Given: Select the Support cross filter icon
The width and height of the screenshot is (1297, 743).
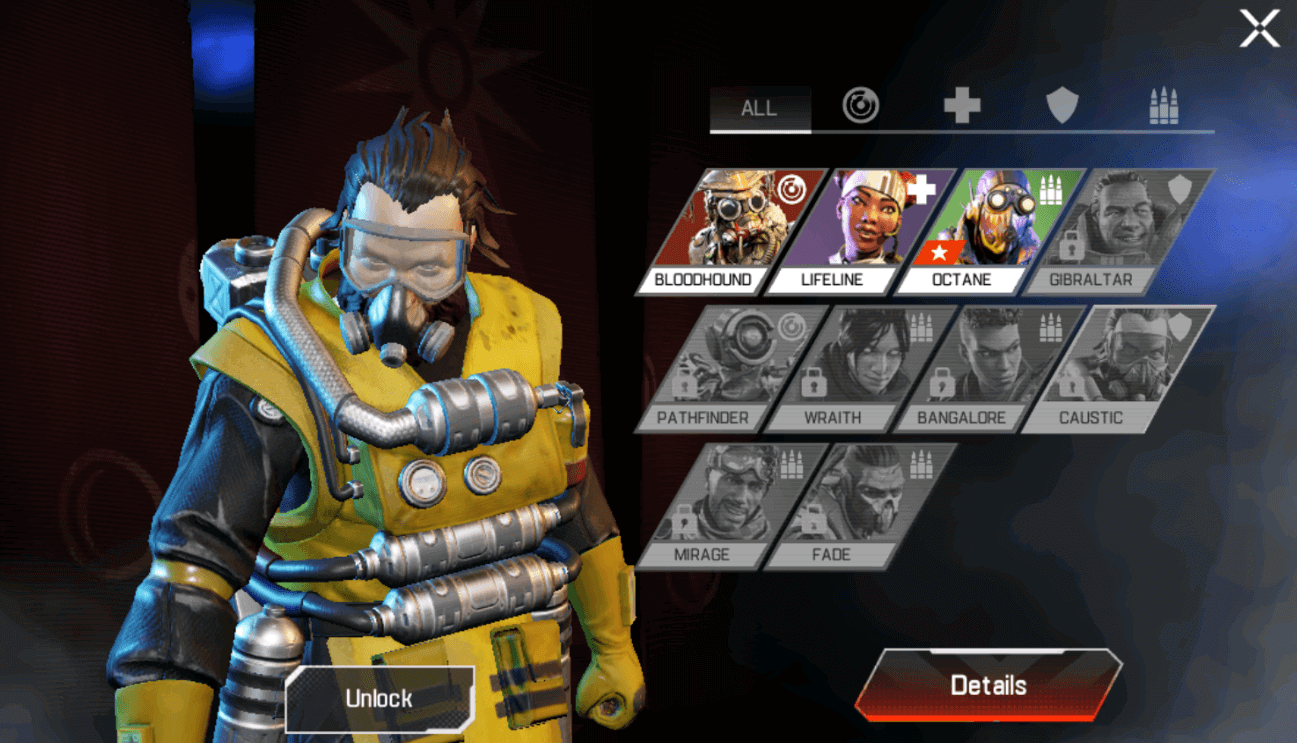Looking at the screenshot, I should (962, 103).
